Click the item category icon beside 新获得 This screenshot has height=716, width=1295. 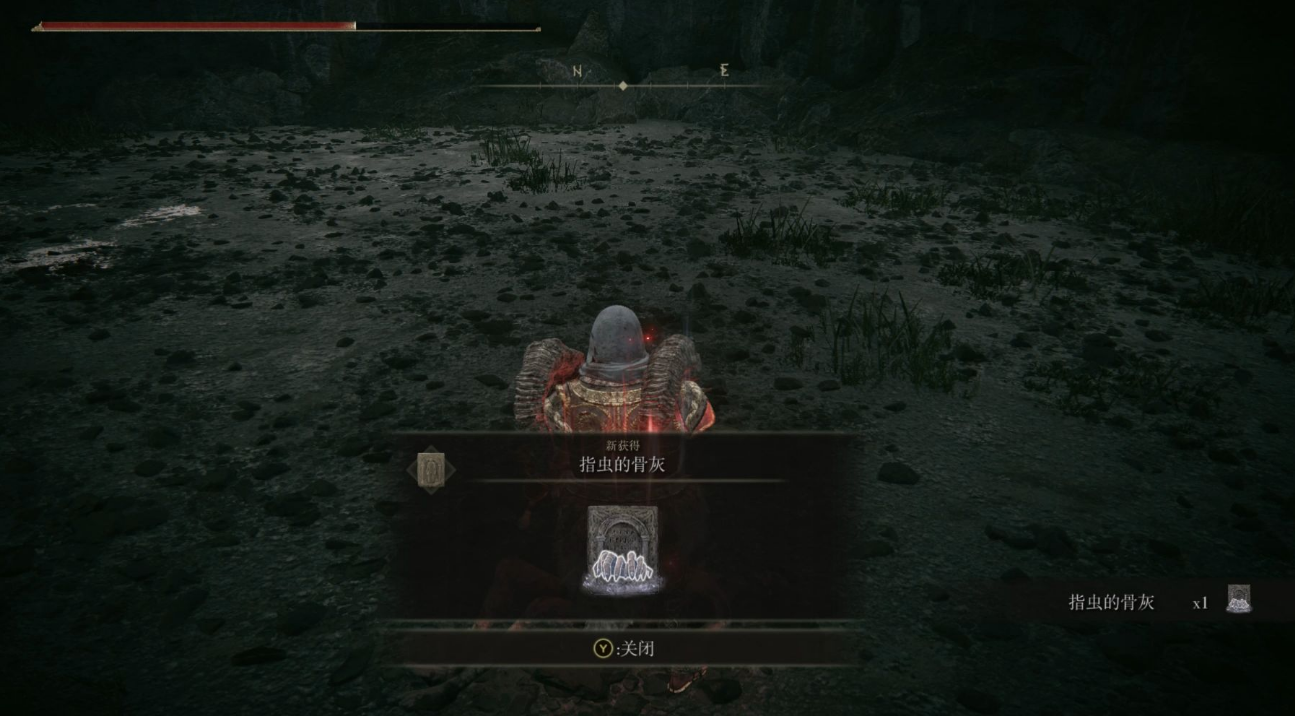coord(431,470)
